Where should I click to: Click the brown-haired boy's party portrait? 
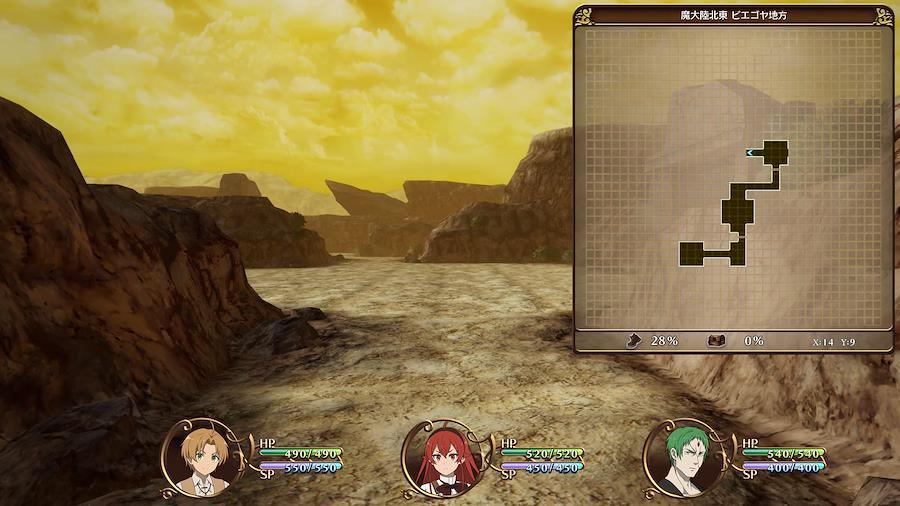click(x=197, y=458)
